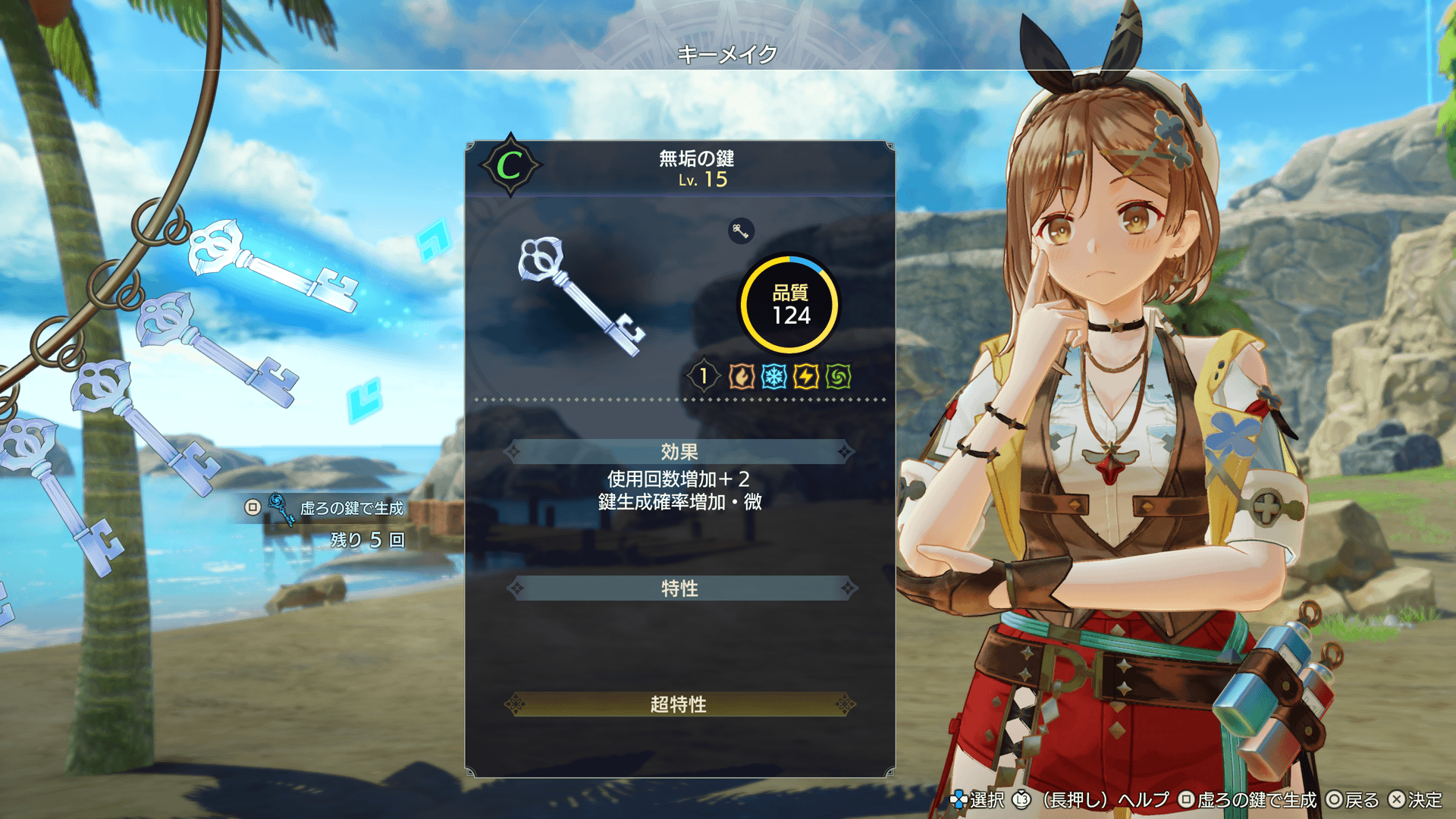Open the 超特性 section header
This screenshot has height=819, width=1456.
tap(679, 704)
